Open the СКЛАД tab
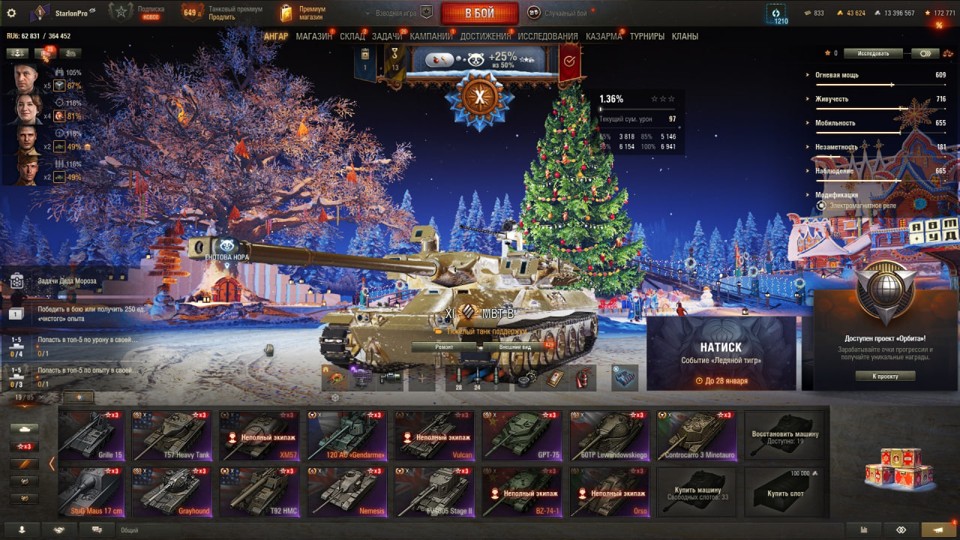 coord(352,37)
